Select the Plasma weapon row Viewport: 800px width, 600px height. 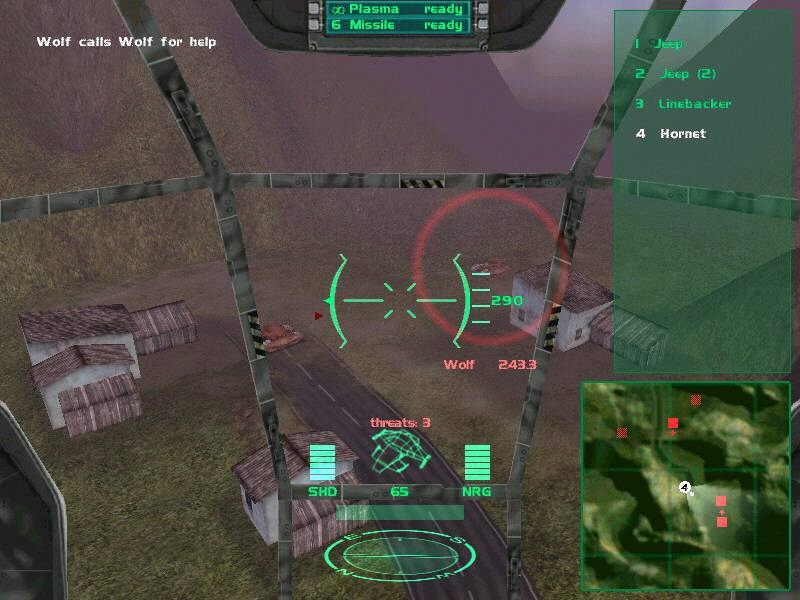click(398, 9)
